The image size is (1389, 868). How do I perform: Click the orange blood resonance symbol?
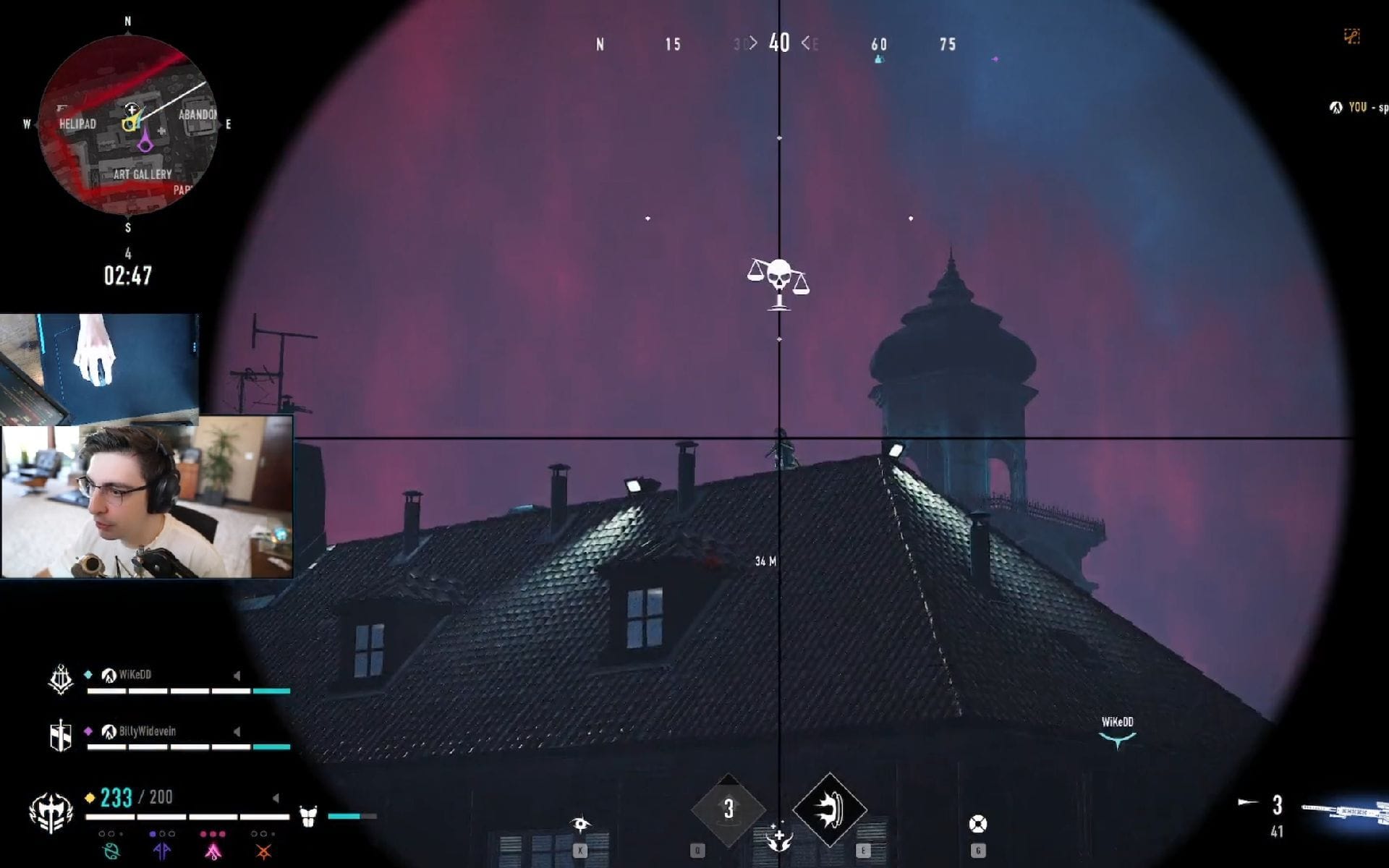[263, 851]
